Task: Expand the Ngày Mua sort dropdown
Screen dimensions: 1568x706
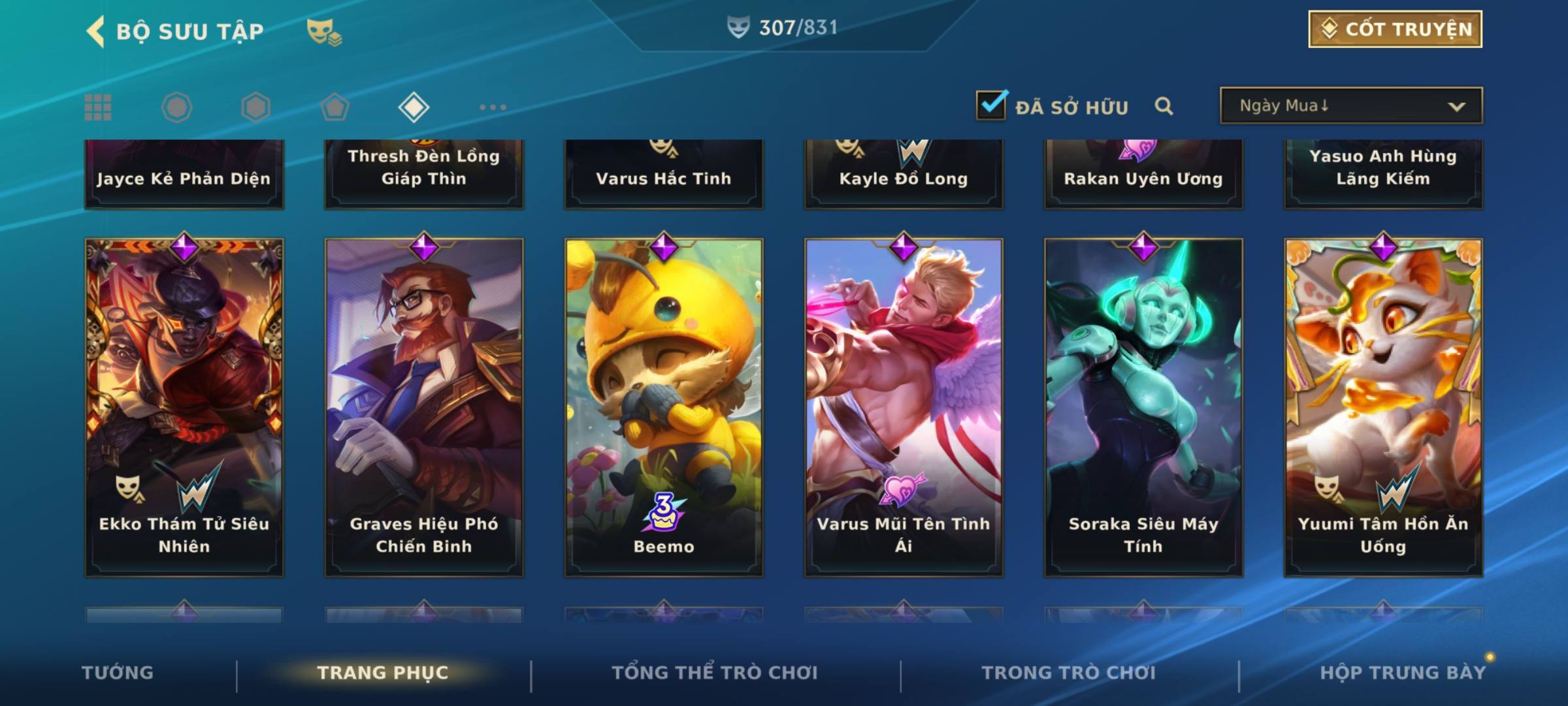Action: point(1350,106)
